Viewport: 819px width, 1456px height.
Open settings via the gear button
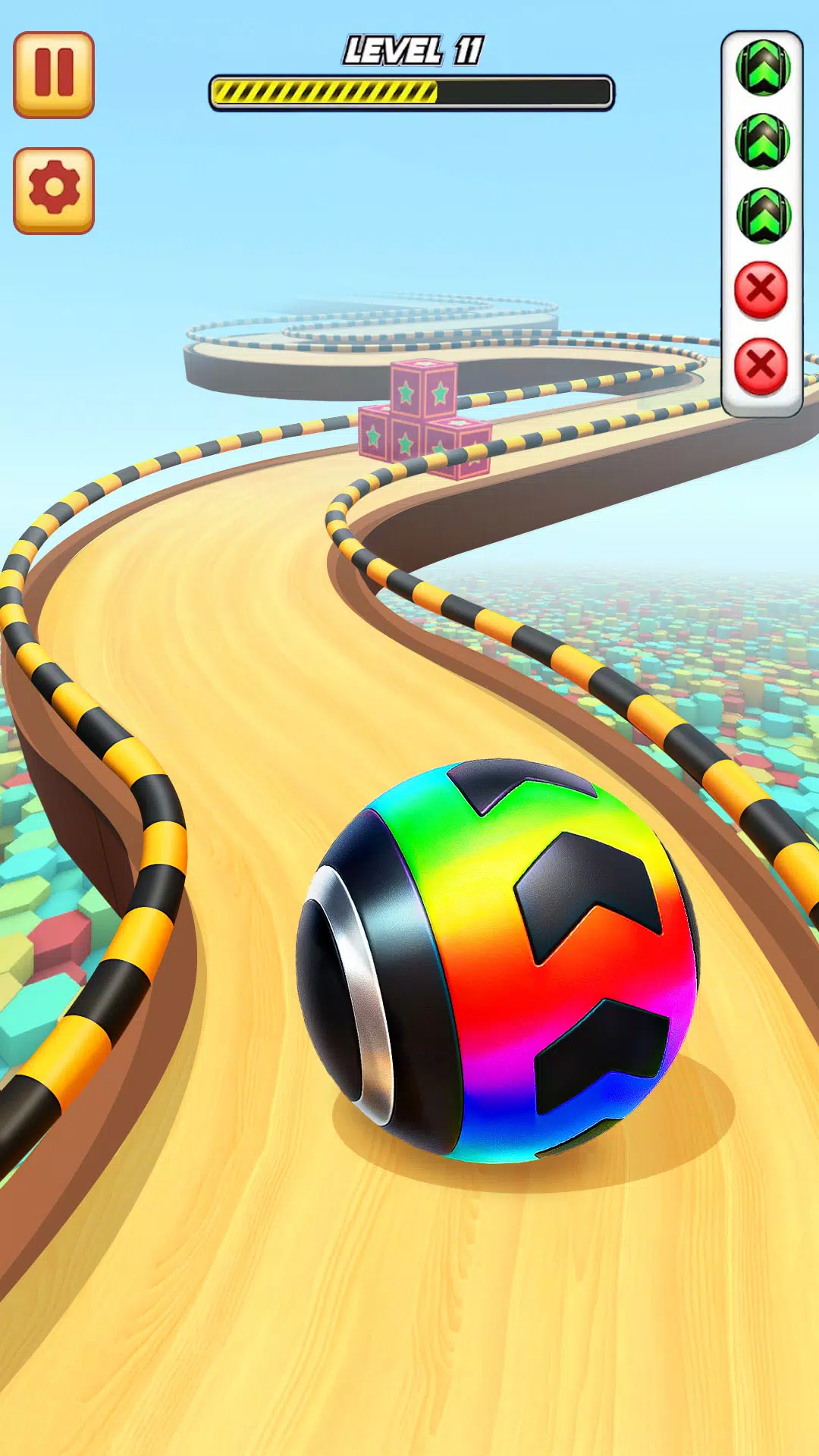click(54, 190)
